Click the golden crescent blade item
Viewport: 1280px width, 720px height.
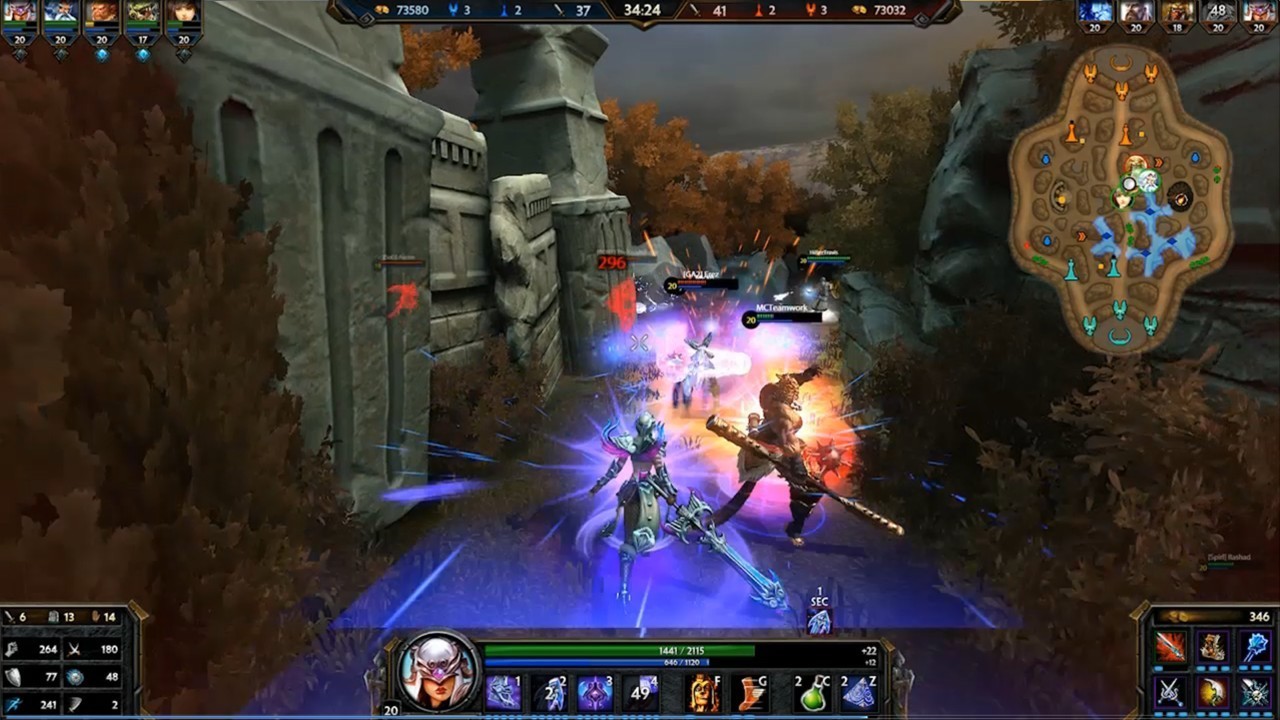(1213, 691)
